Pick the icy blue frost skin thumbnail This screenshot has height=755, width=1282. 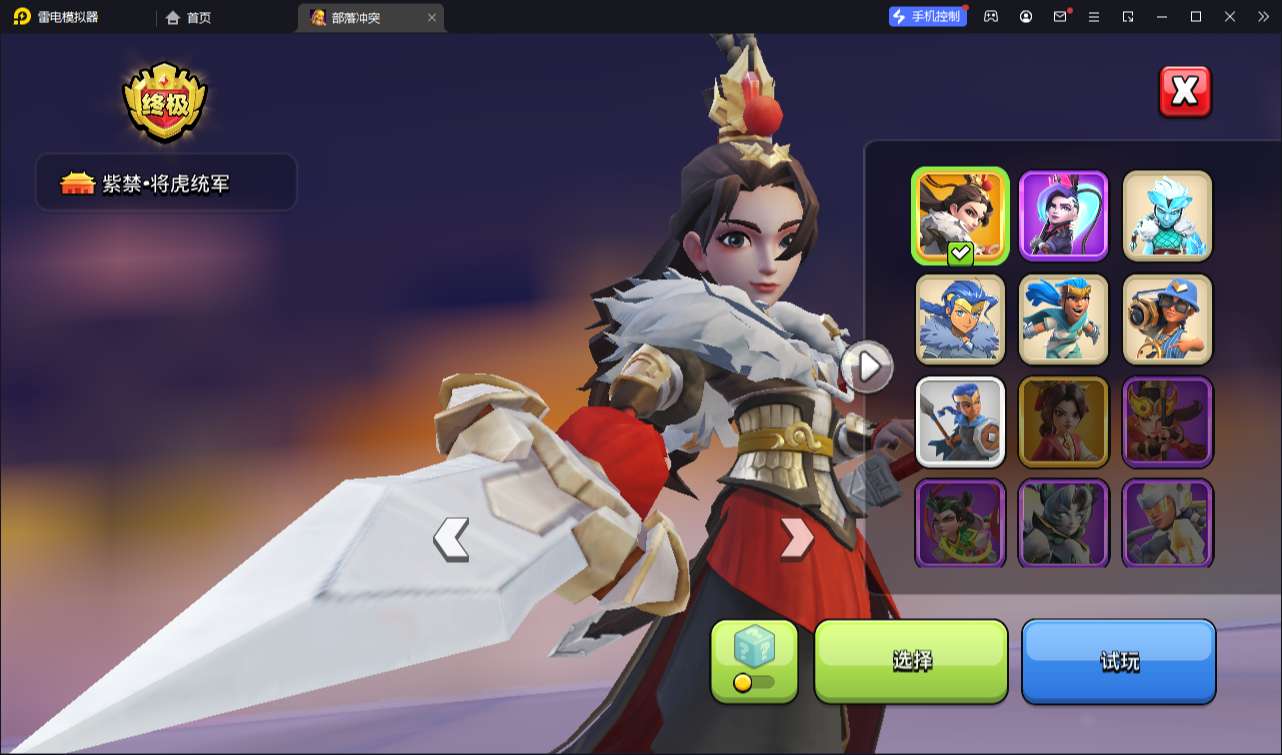tap(1167, 215)
